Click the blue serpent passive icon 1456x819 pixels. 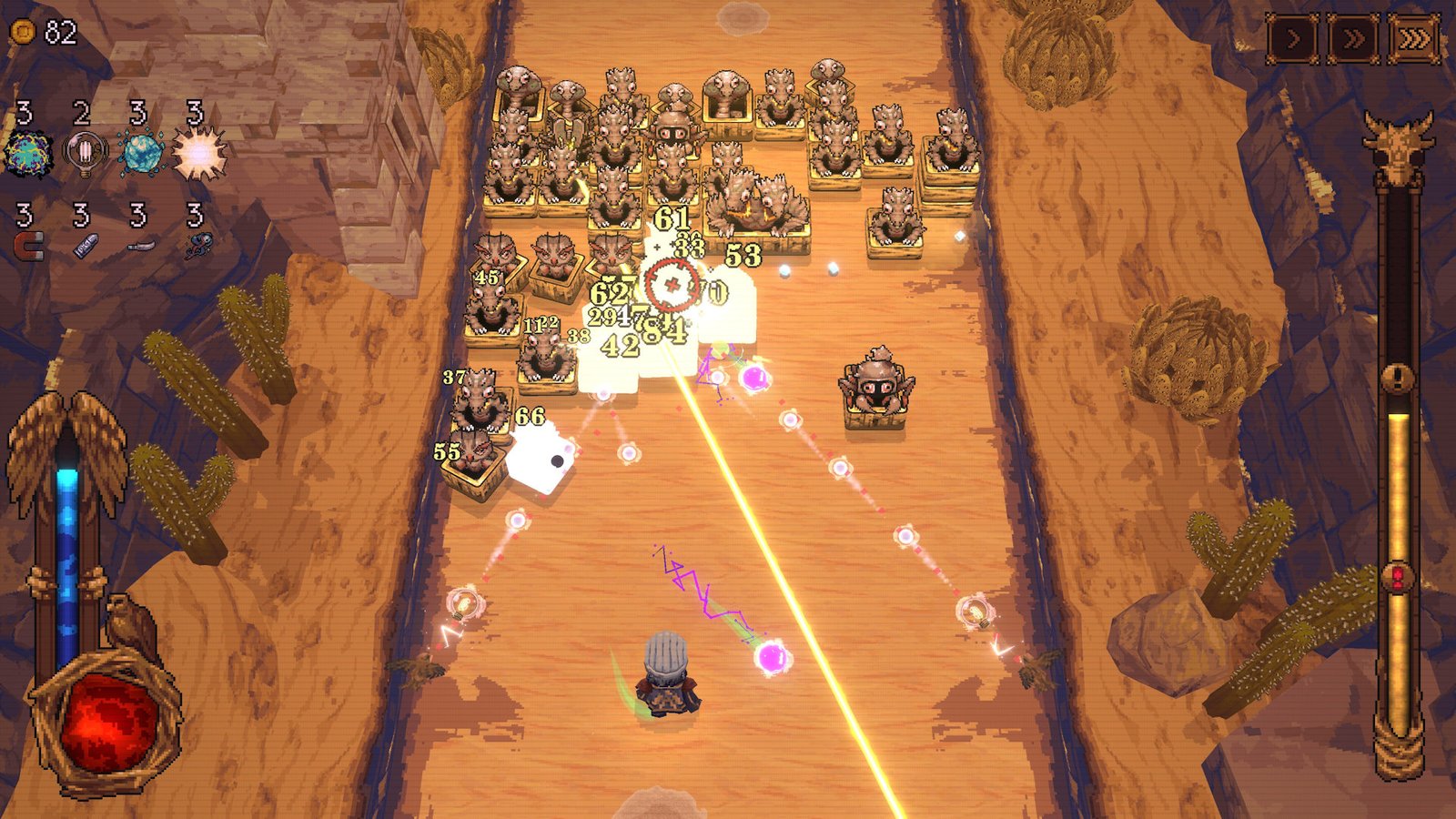coord(198,245)
